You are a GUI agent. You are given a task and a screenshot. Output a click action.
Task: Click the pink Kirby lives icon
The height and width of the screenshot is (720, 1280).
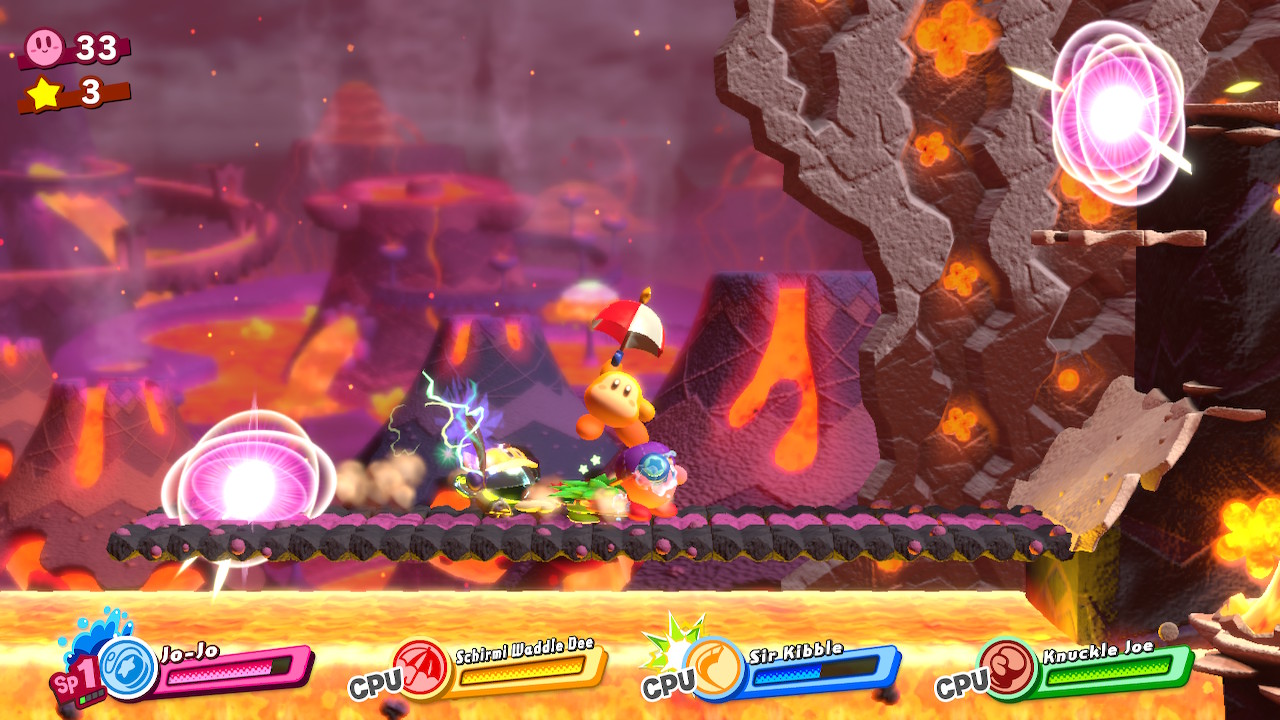44,45
